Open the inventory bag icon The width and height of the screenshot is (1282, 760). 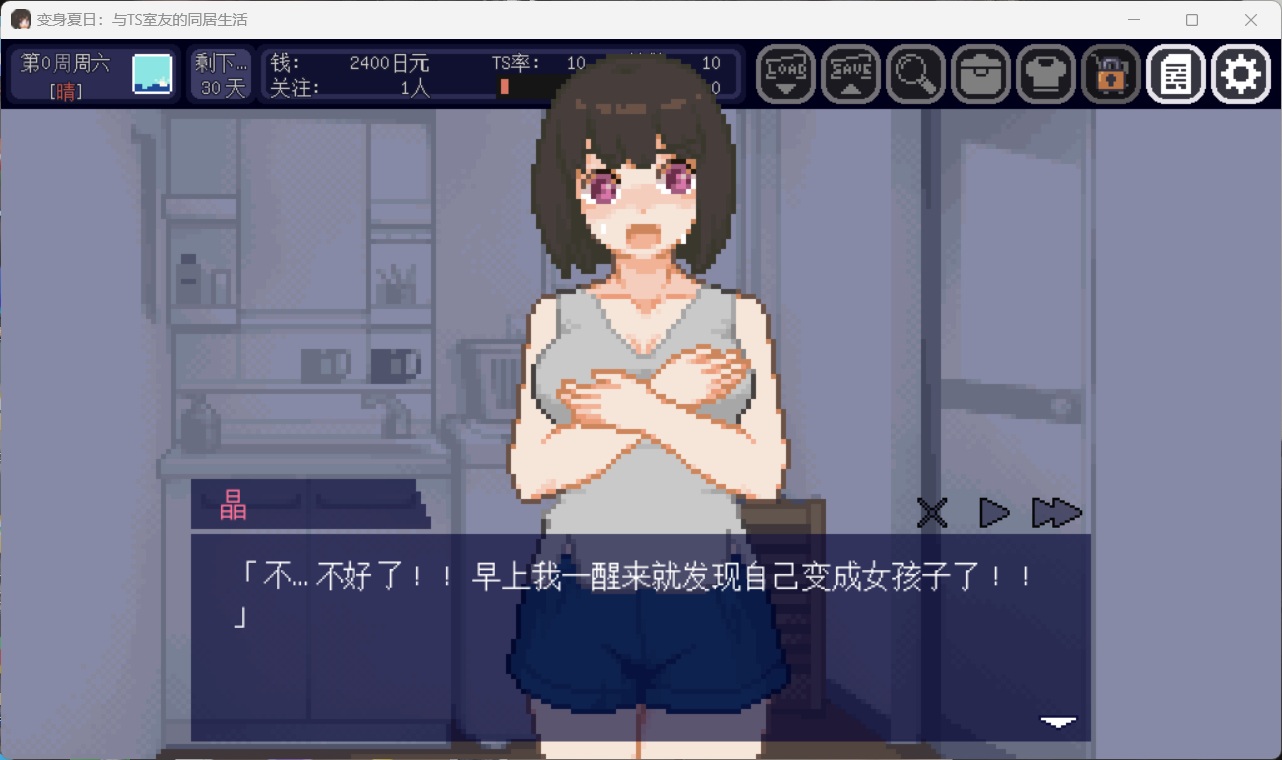(981, 74)
